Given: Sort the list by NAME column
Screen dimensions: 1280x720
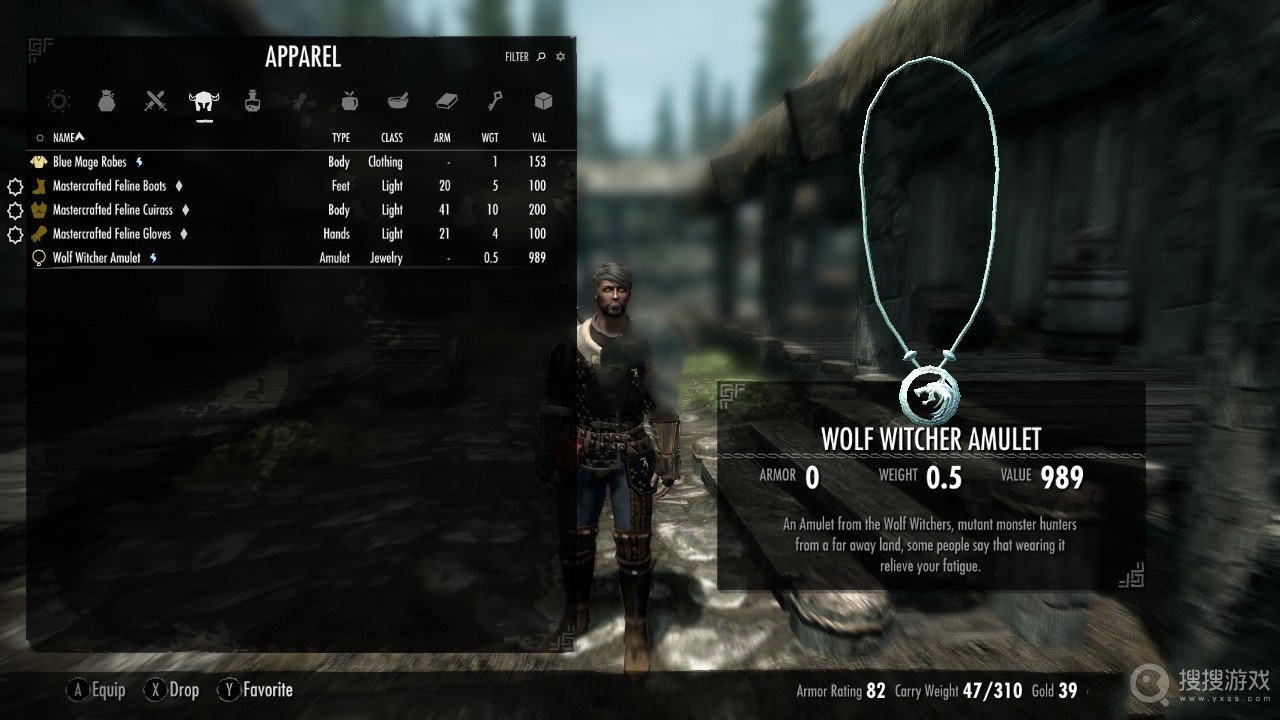Looking at the screenshot, I should tap(68, 138).
